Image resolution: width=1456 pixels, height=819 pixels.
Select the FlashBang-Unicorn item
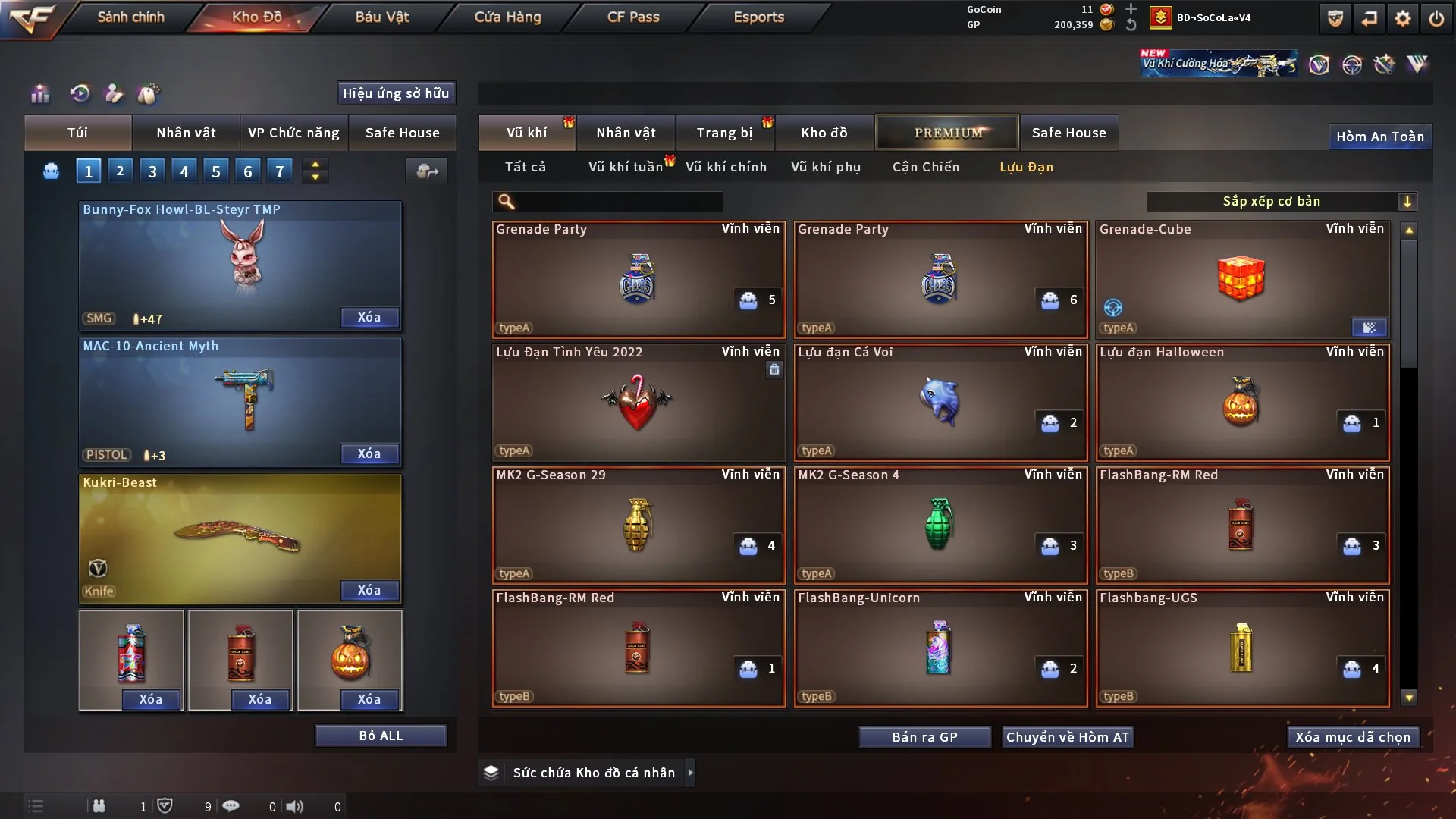click(940, 648)
